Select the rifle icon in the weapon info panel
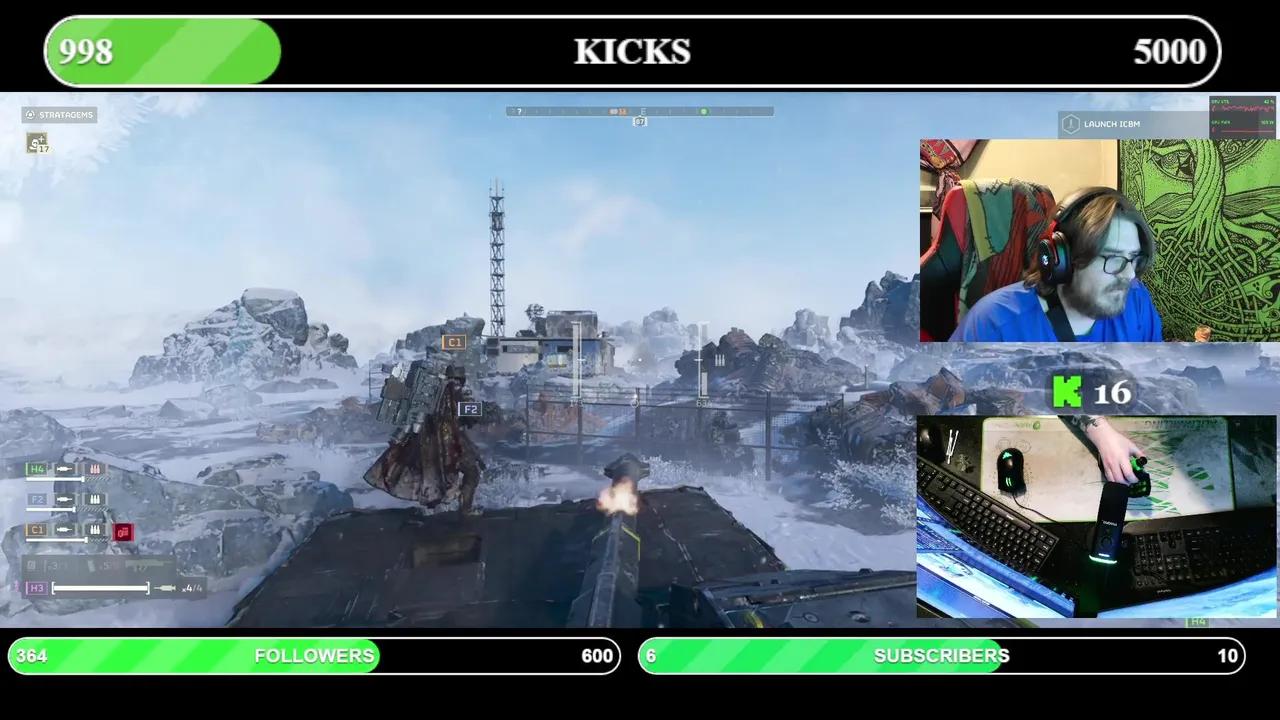Image resolution: width=1280 pixels, height=720 pixels. [147, 565]
